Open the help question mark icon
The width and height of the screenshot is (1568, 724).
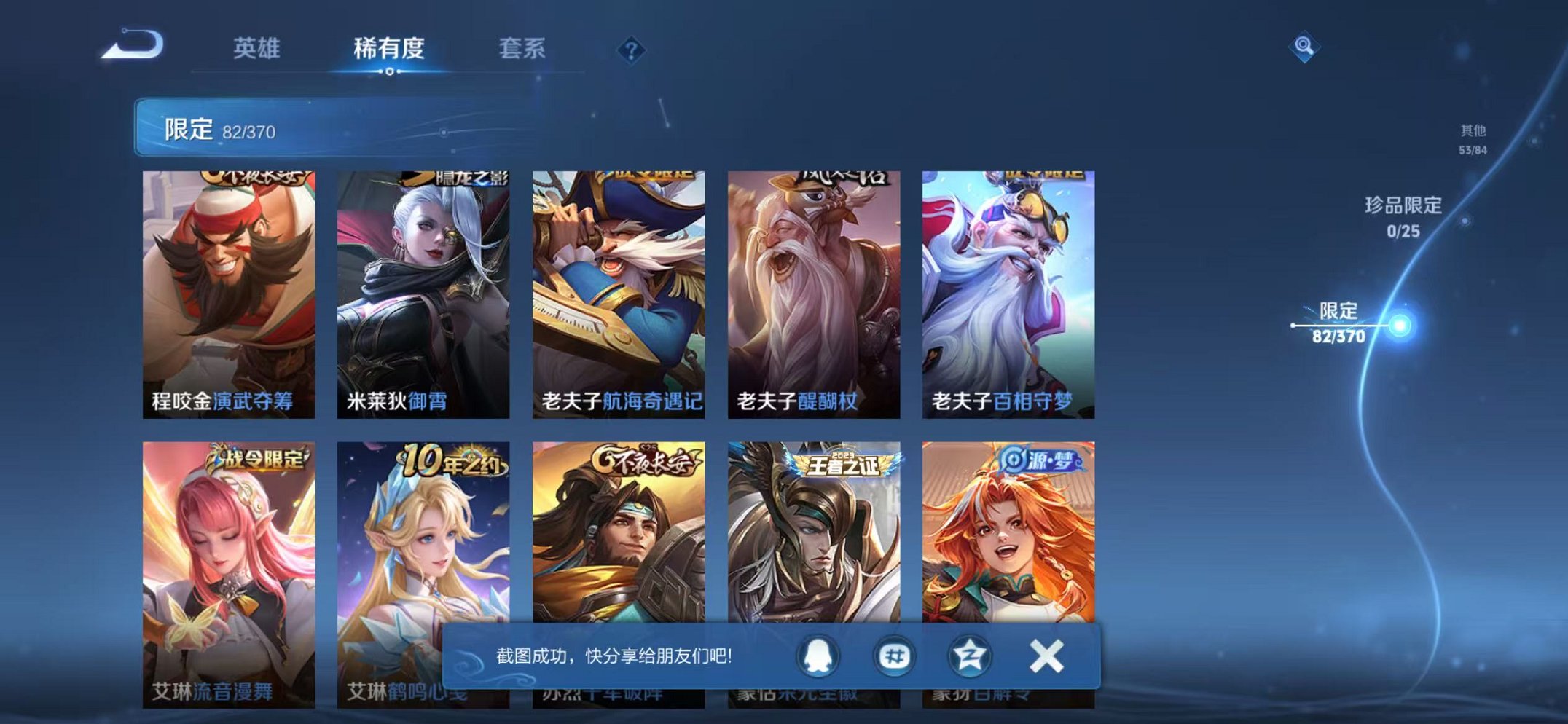pos(631,50)
